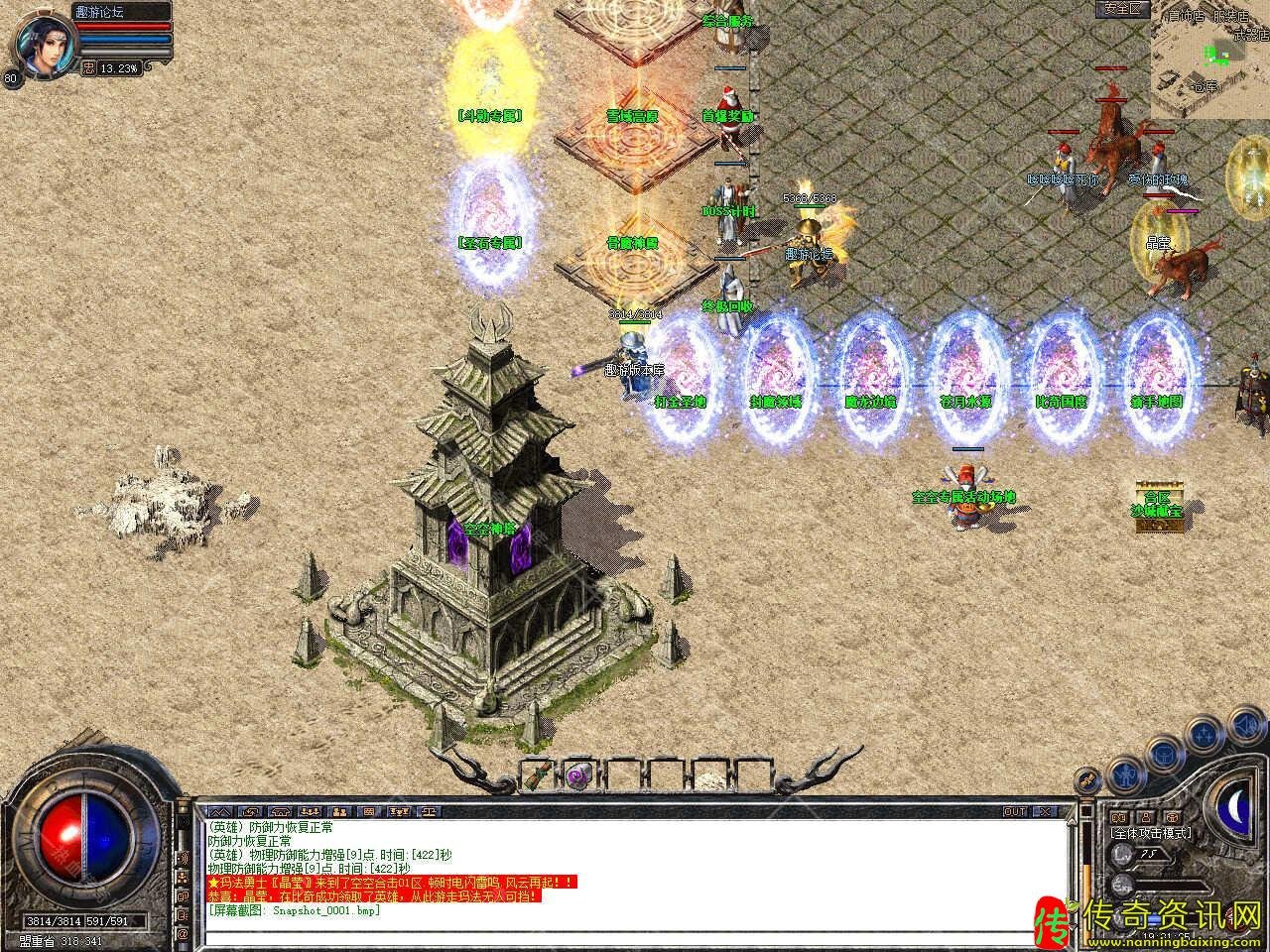
Task: Click the @ icon beside the chat
Action: [183, 933]
